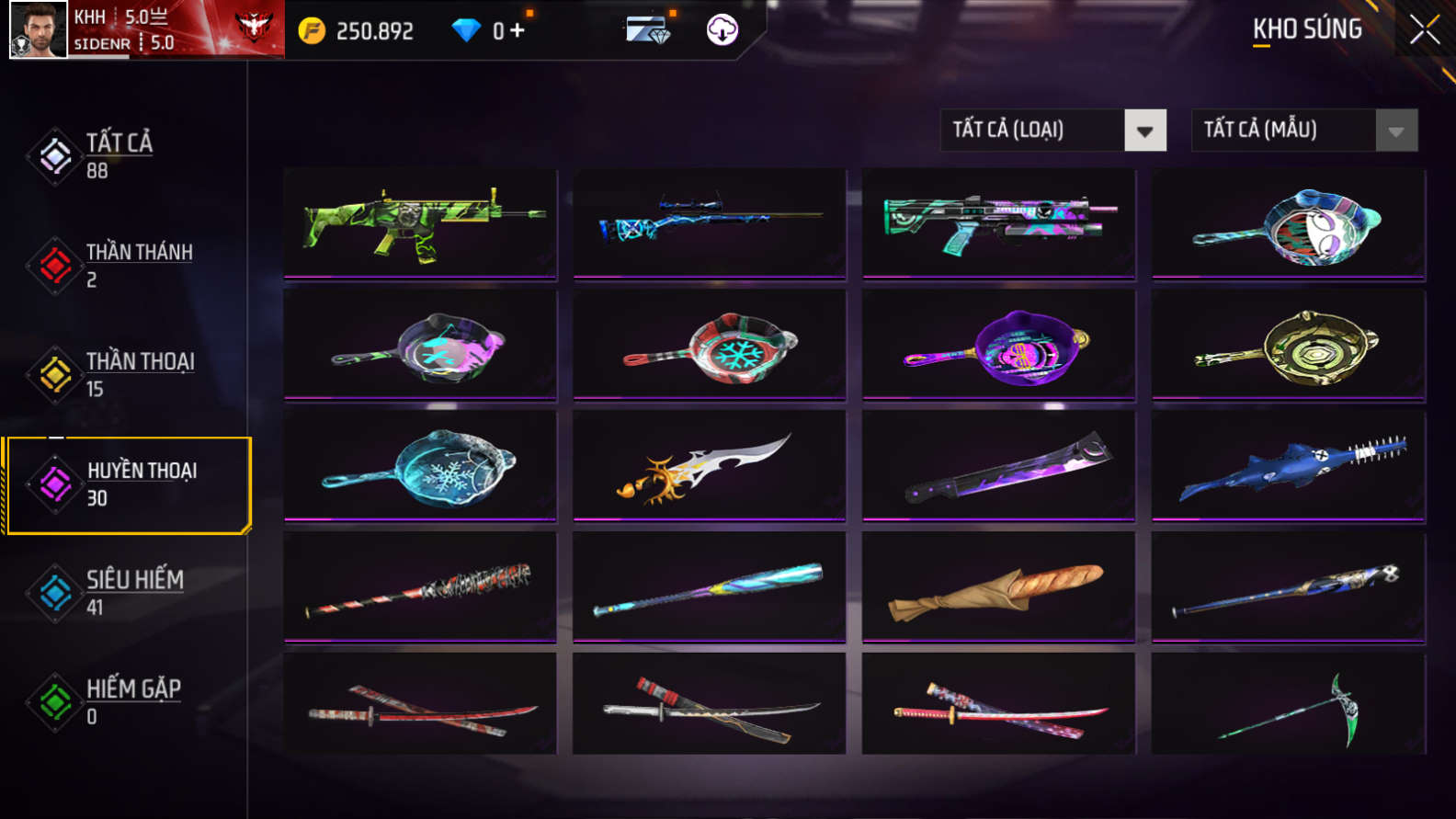Pick the baguette bread melee skin
1456x819 pixels.
point(998,587)
